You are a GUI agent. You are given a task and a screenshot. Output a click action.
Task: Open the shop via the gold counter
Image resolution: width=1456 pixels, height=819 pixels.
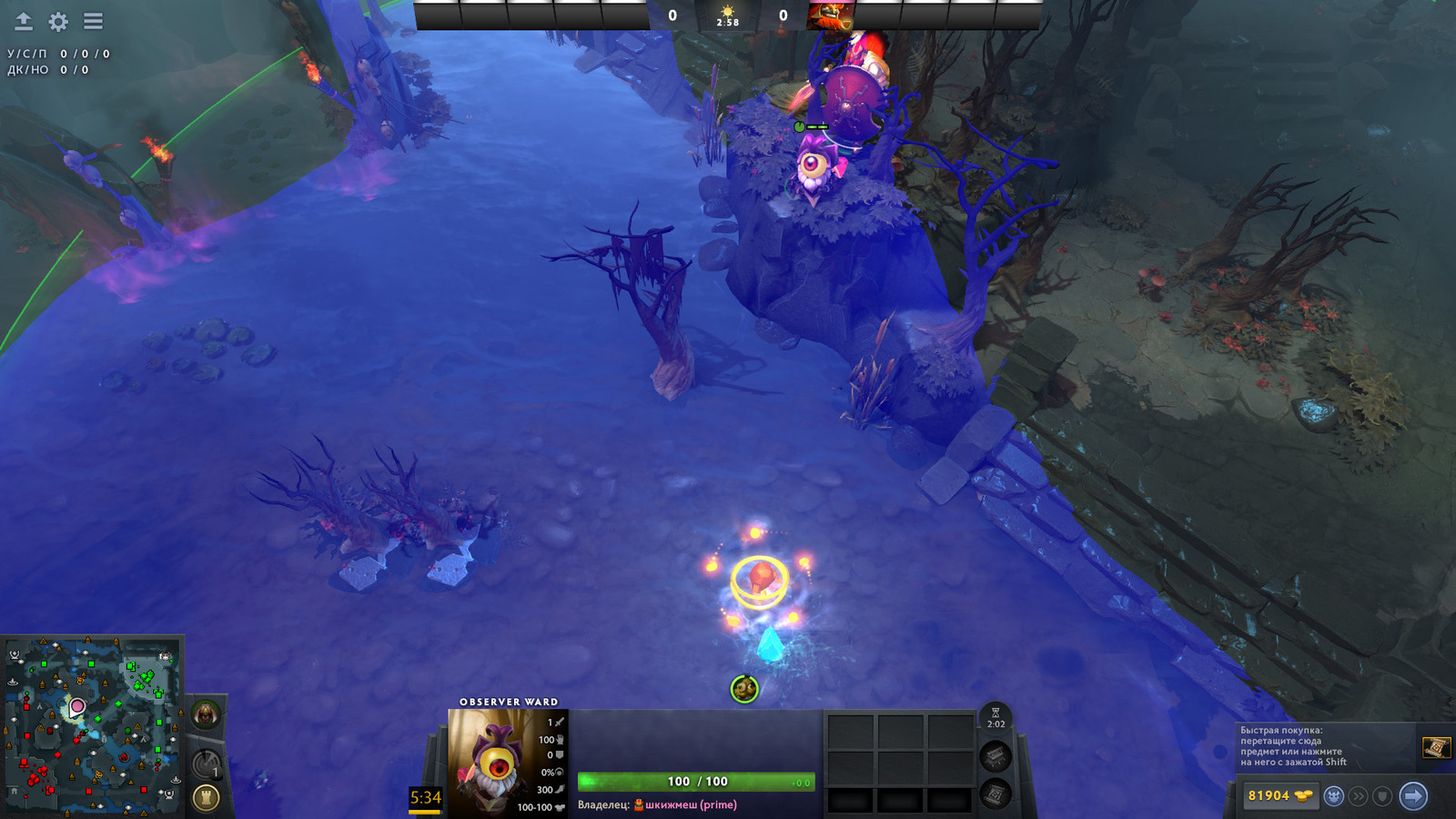coord(1279,796)
